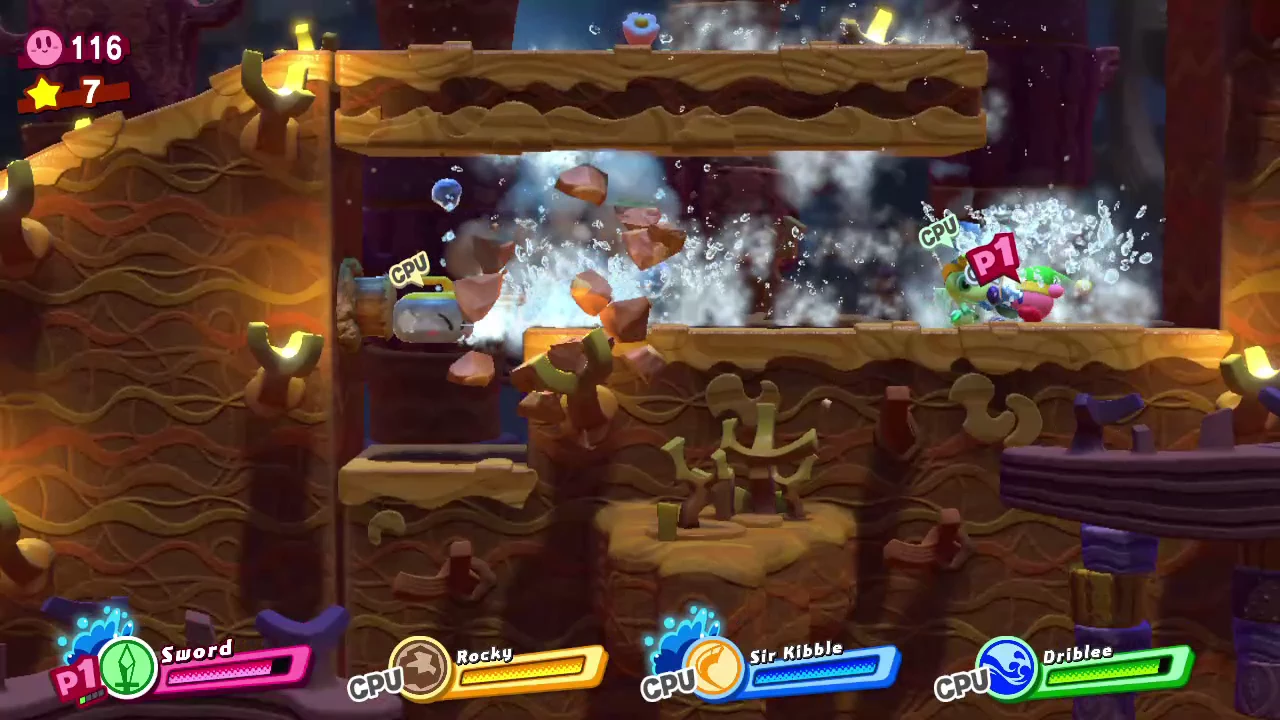Click the Rocky ability icon in the CPU portrait
1280x720 pixels.
420,668
